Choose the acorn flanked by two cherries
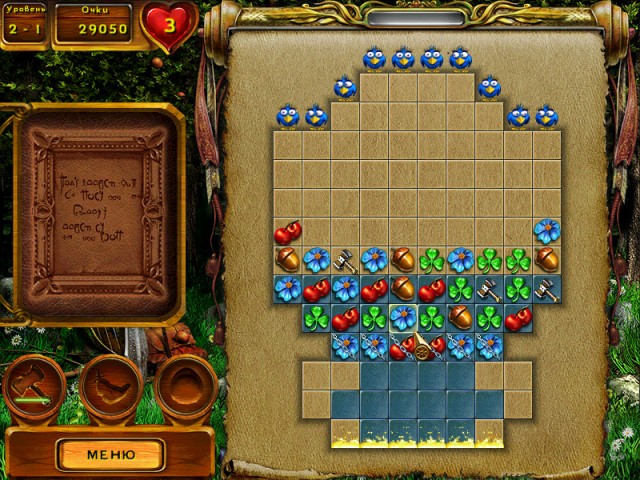Image resolution: width=640 pixels, height=480 pixels. click(403, 289)
